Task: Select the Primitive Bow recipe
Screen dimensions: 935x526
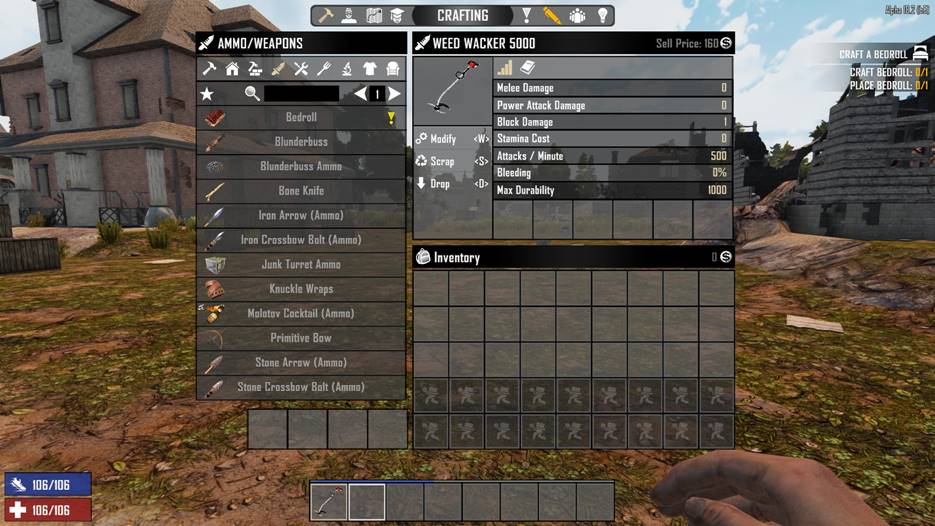Action: [301, 338]
